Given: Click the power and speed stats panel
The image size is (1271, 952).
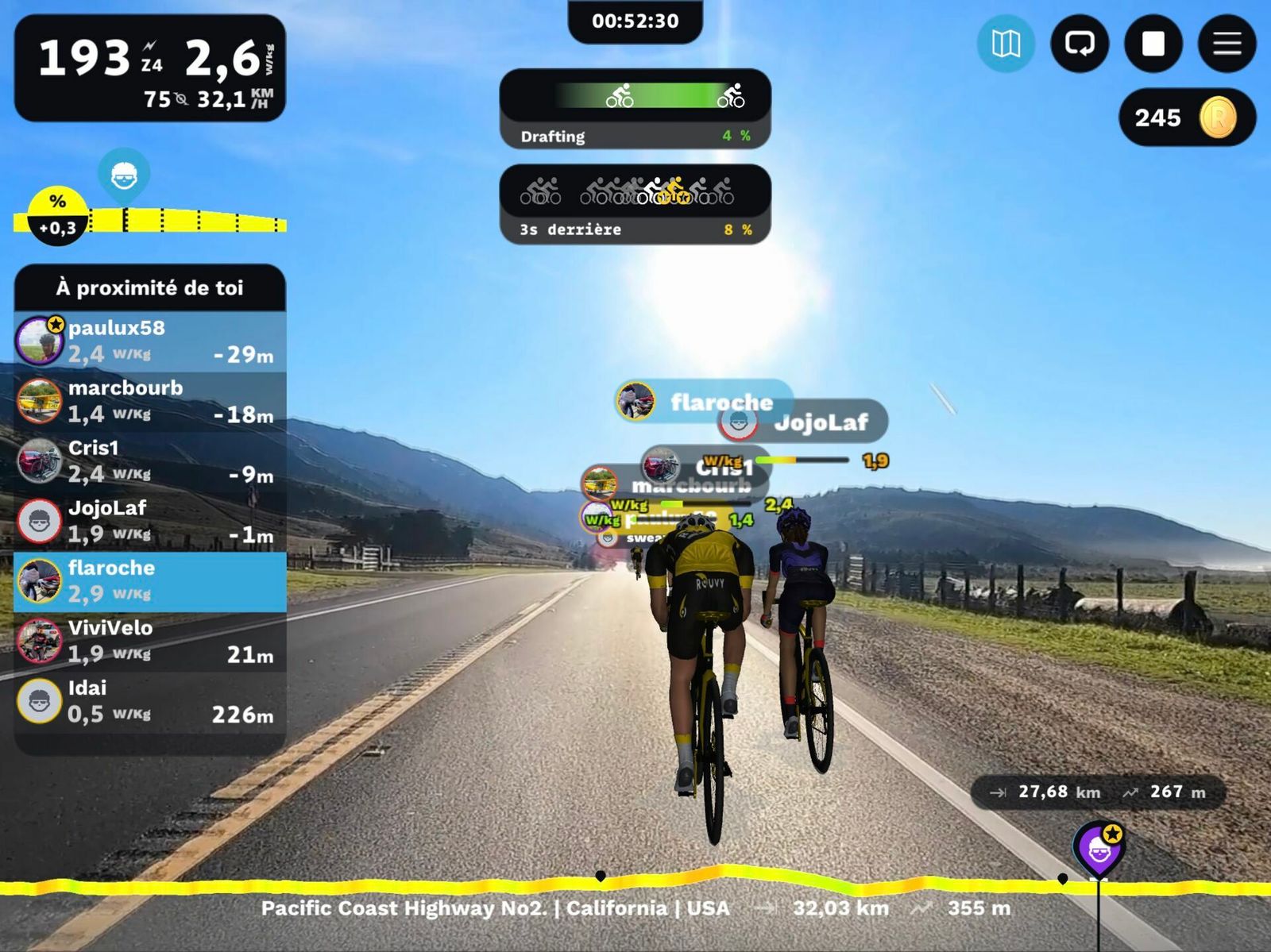Looking at the screenshot, I should click(150, 68).
